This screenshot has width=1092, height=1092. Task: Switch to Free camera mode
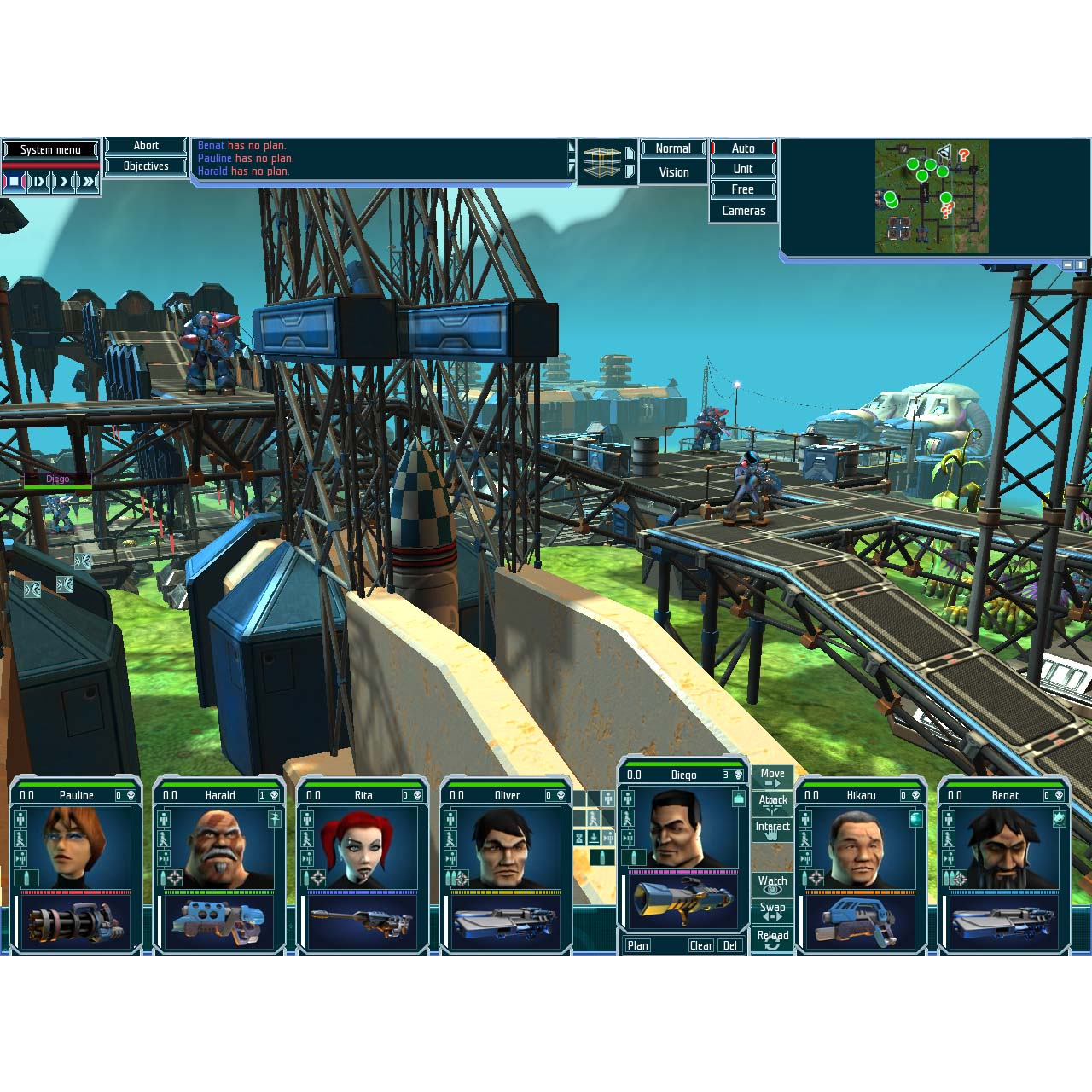743,189
